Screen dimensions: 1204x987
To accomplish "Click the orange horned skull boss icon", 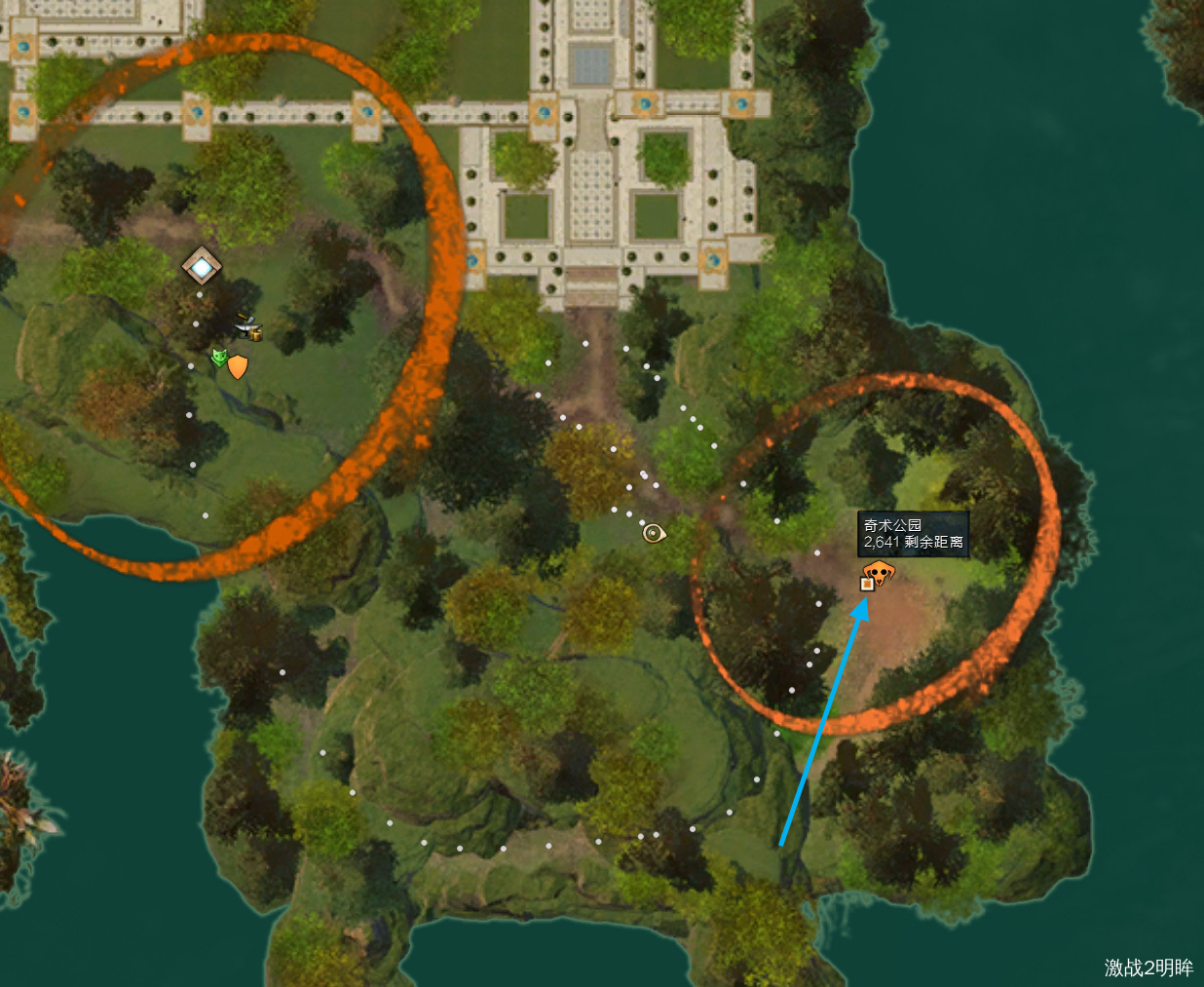I will [x=881, y=571].
